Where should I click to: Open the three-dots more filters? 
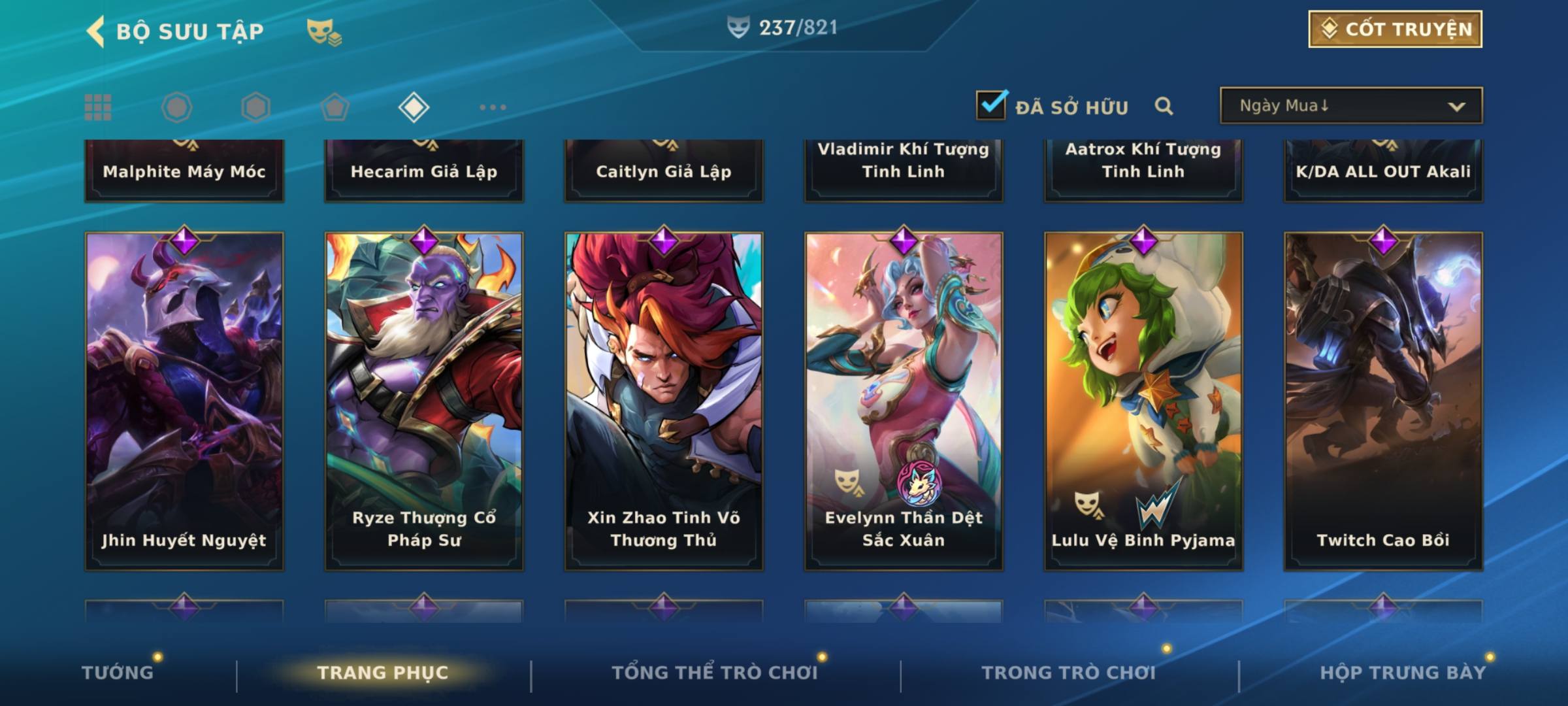click(493, 107)
